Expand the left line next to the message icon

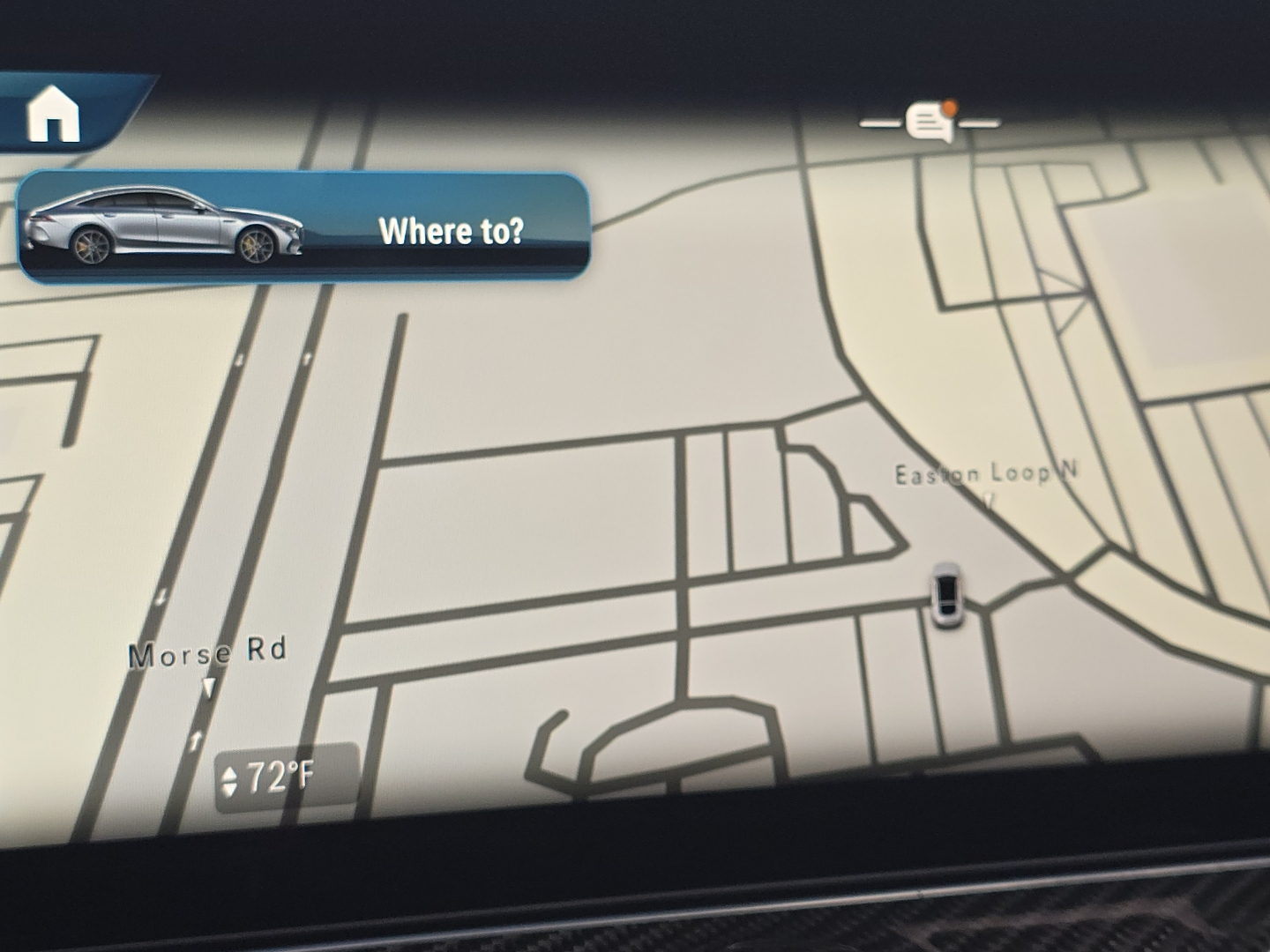pos(882,123)
